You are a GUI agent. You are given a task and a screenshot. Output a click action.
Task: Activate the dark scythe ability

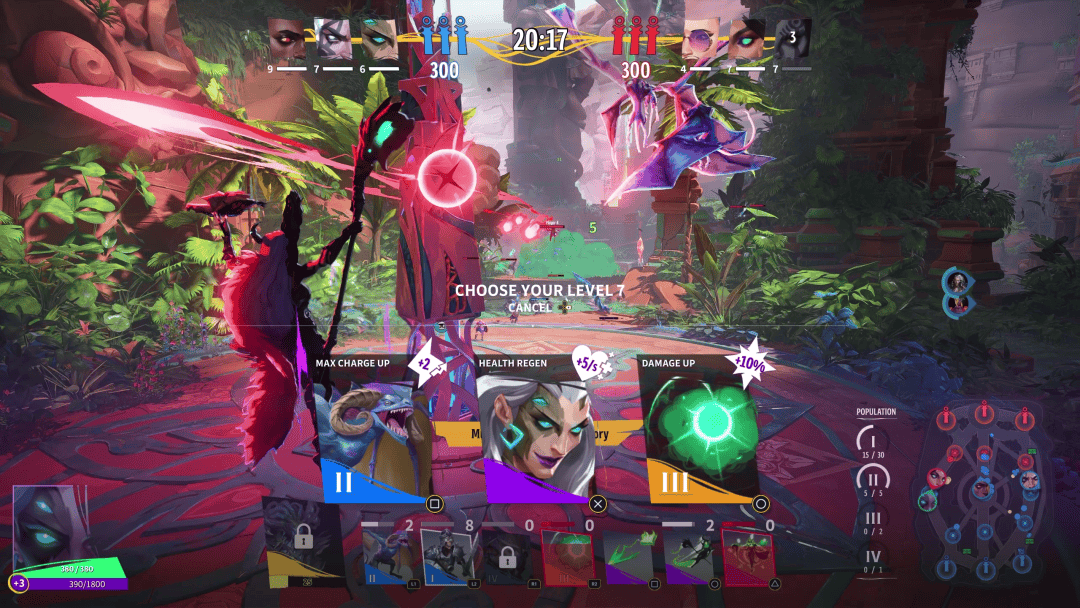point(689,556)
